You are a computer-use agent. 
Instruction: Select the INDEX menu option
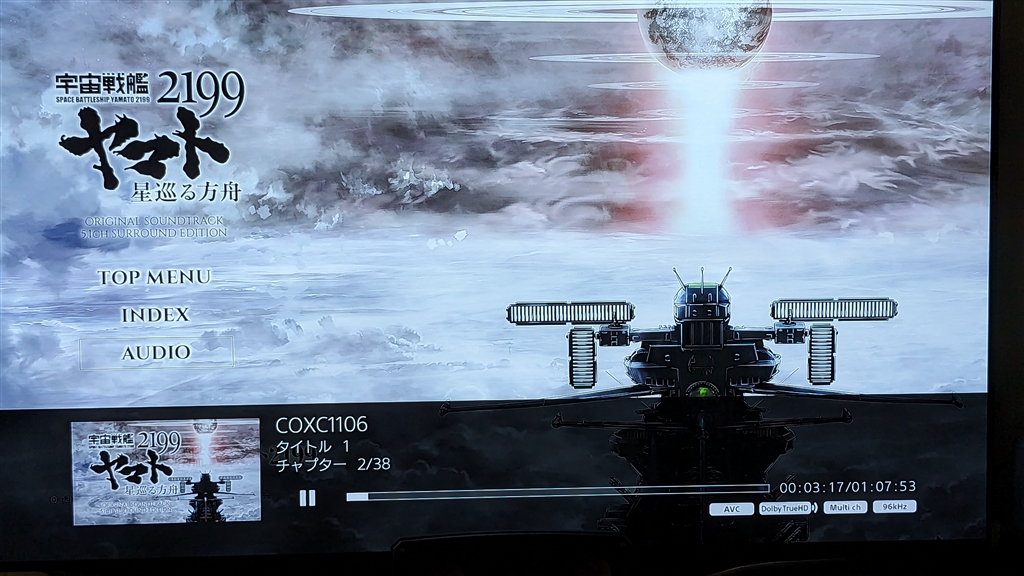[155, 314]
